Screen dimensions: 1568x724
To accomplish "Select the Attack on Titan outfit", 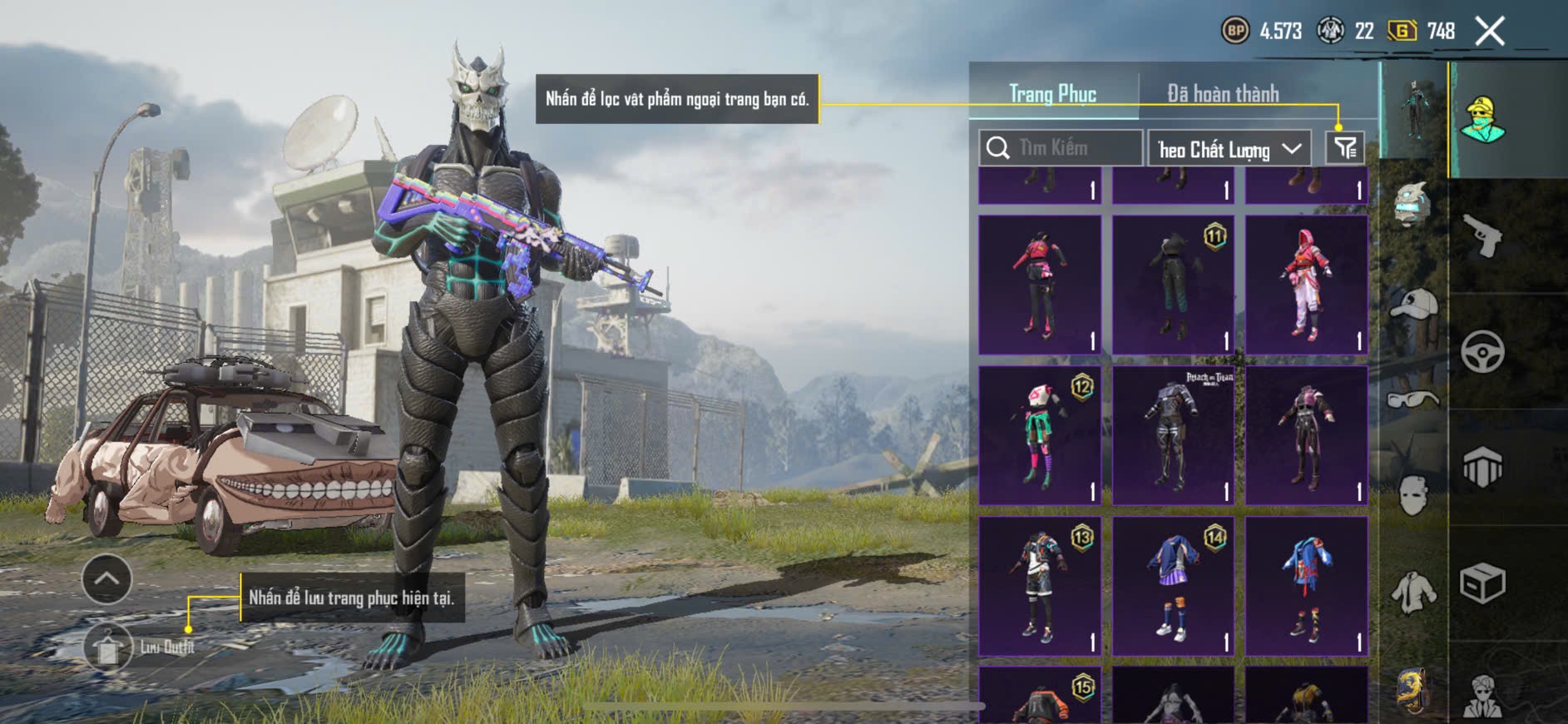I will 1173,435.
